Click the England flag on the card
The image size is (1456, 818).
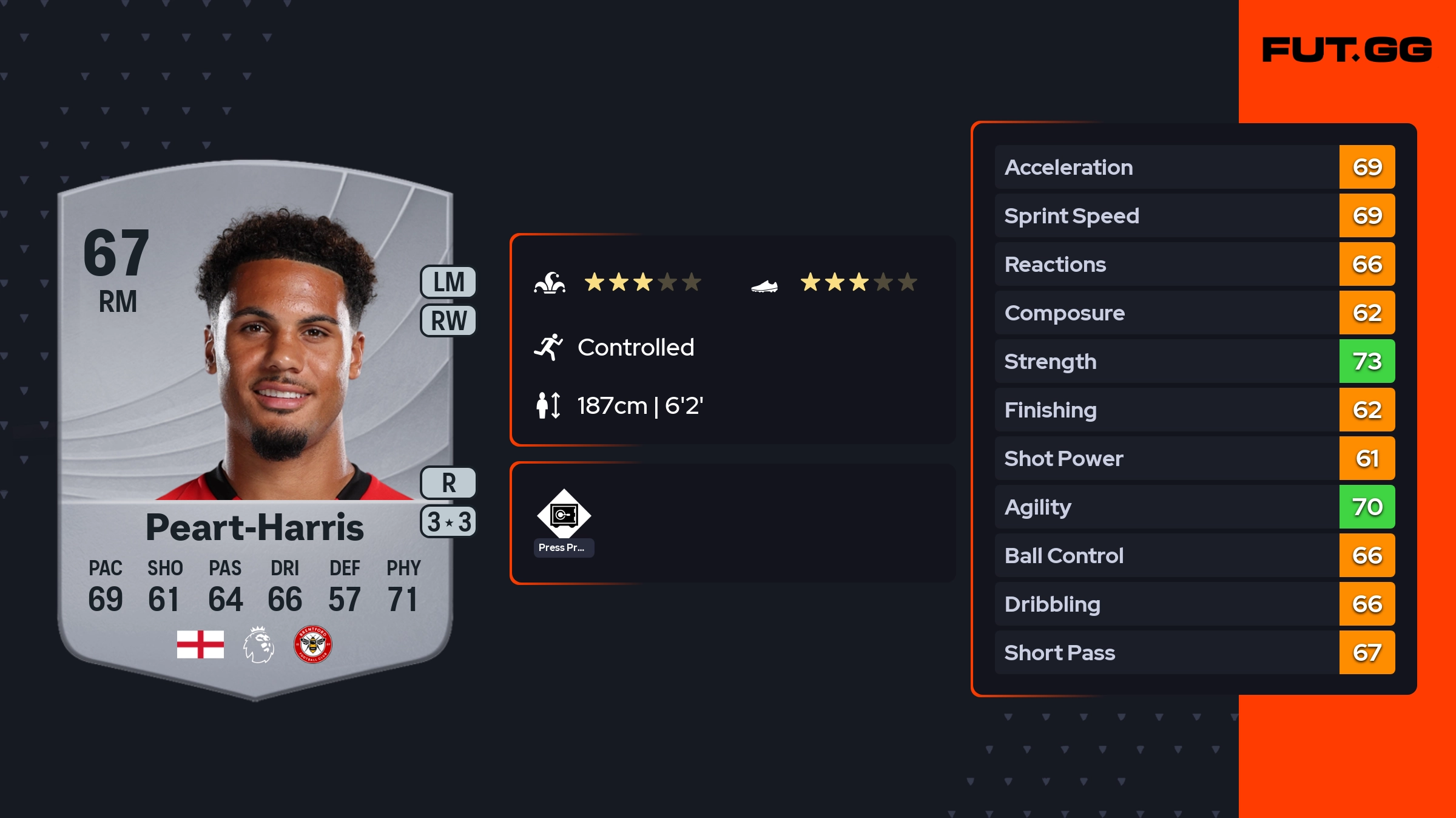point(200,644)
